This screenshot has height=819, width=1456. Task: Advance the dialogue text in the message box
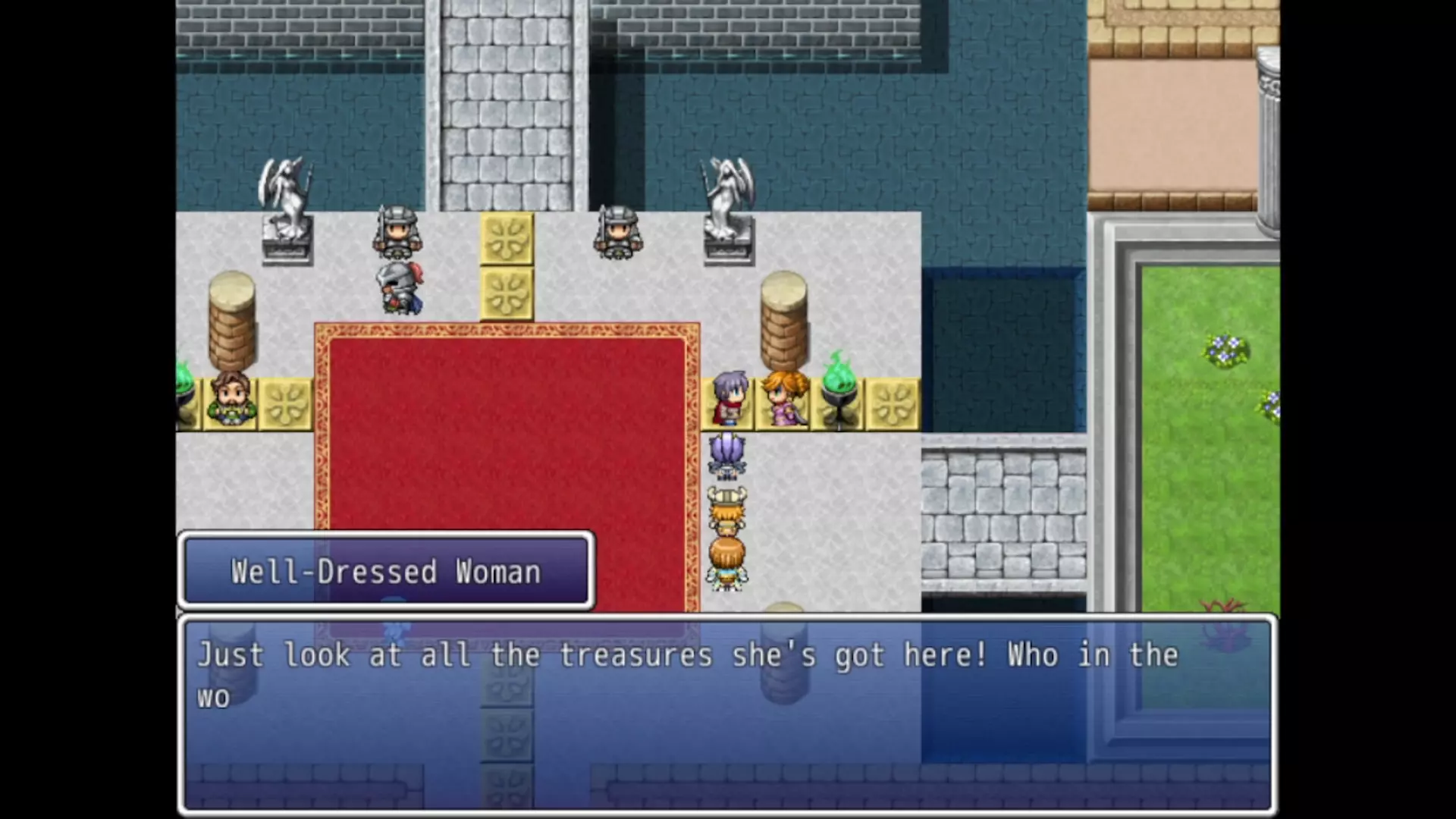click(726, 713)
